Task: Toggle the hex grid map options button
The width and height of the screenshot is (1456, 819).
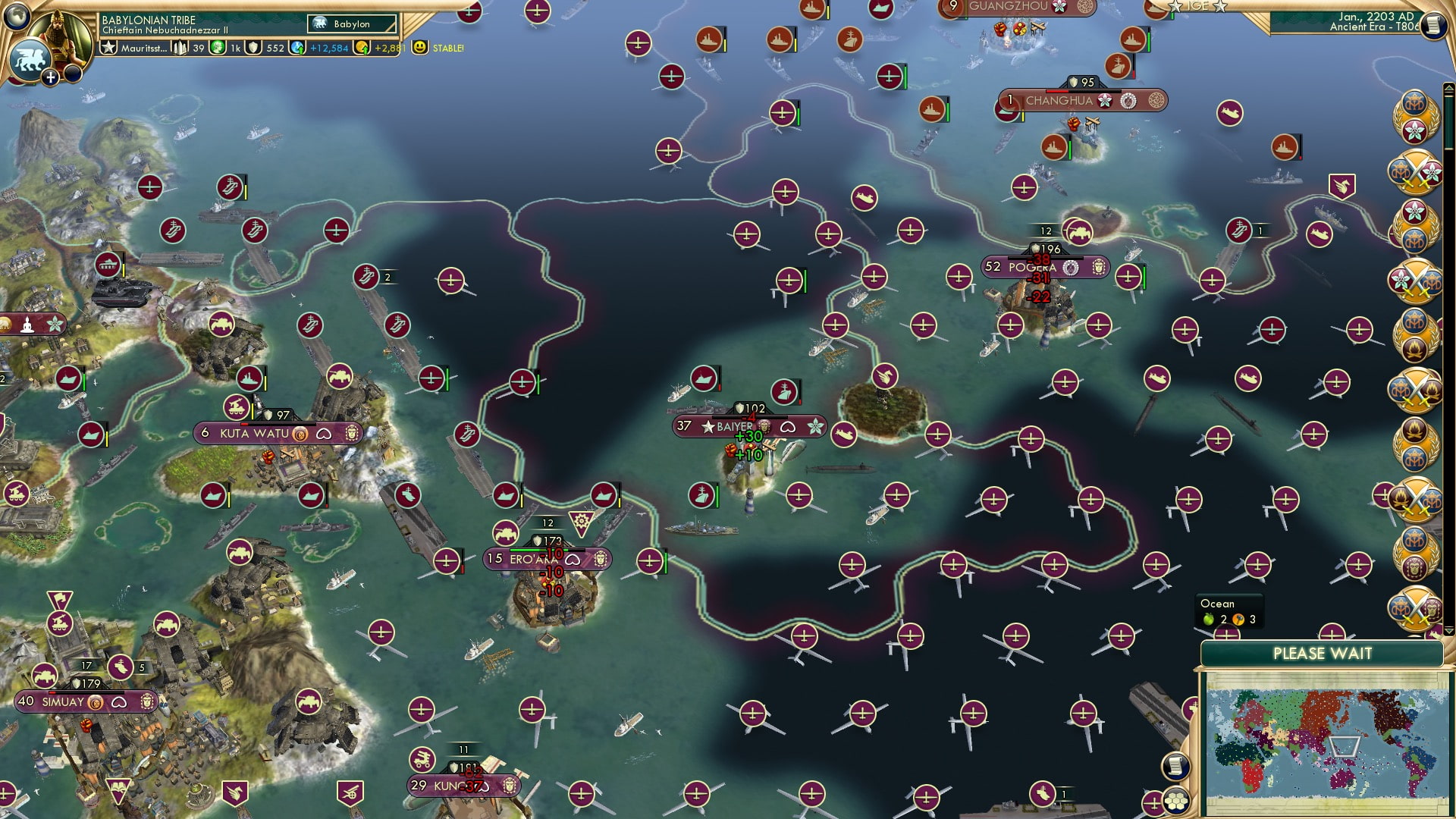Action: 1175,802
